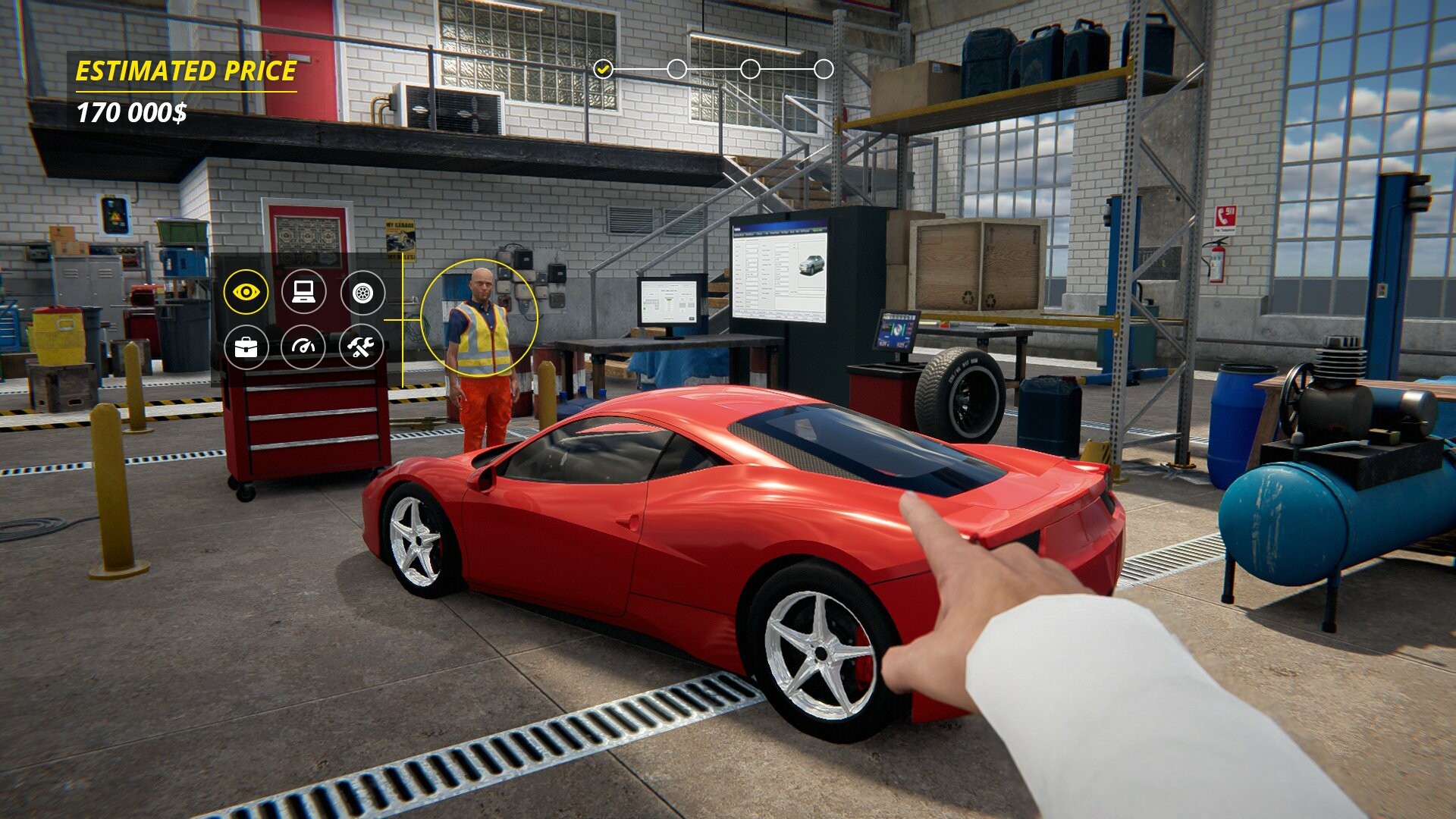Select the speedometer test drive icon
This screenshot has height=819, width=1456.
tap(303, 347)
